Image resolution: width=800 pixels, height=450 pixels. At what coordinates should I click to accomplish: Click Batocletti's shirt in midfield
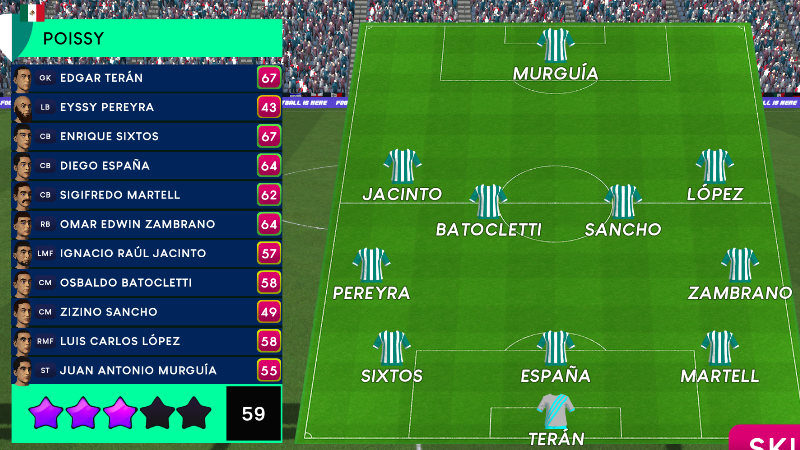coord(488,201)
